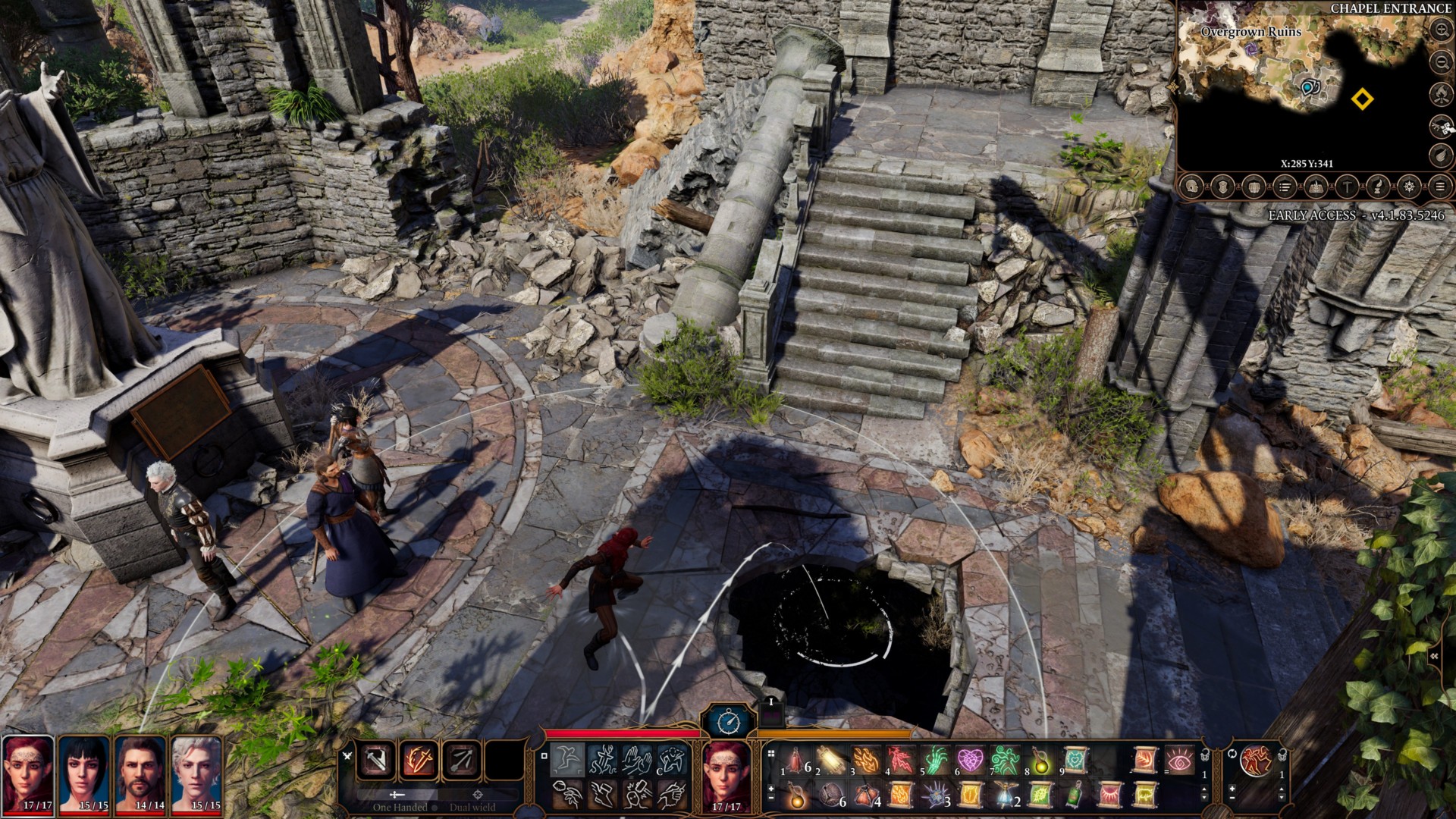Zoom in on the minimap

1441,30
